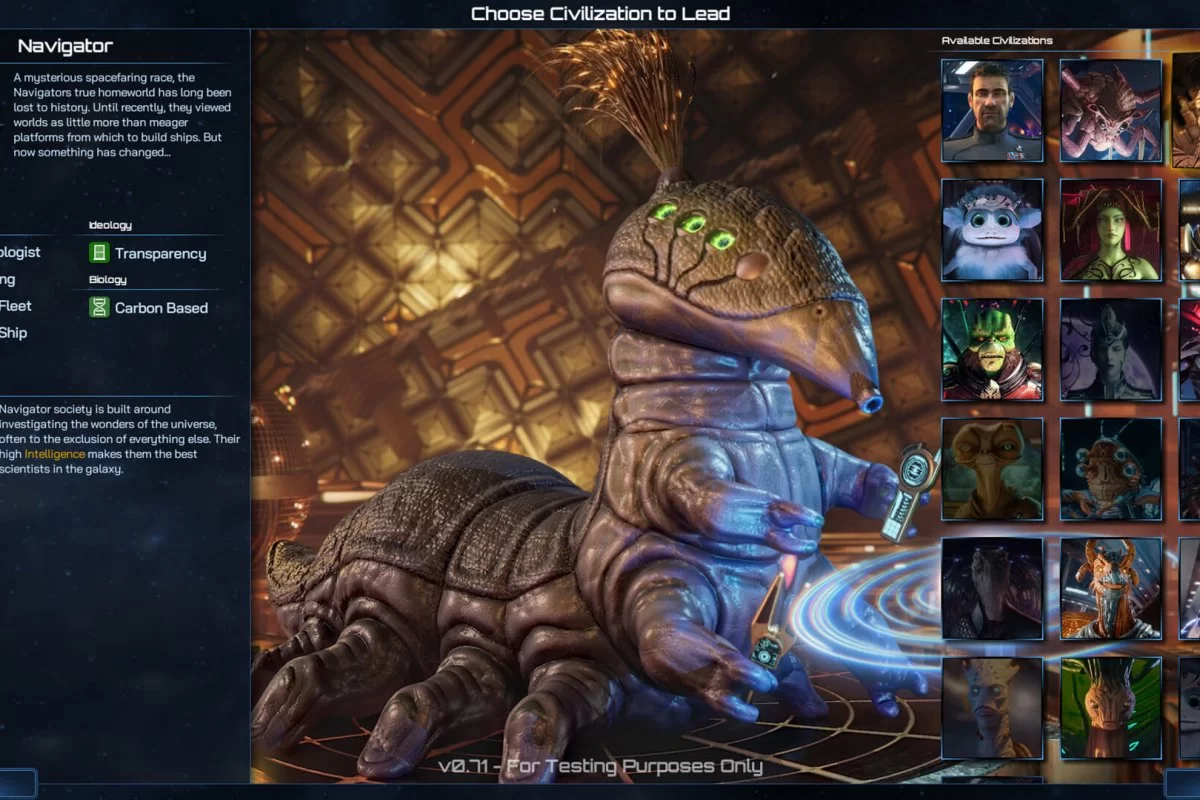Image resolution: width=1200 pixels, height=800 pixels.
Task: Choose the pink tentacled alien civilization
Action: [1111, 110]
